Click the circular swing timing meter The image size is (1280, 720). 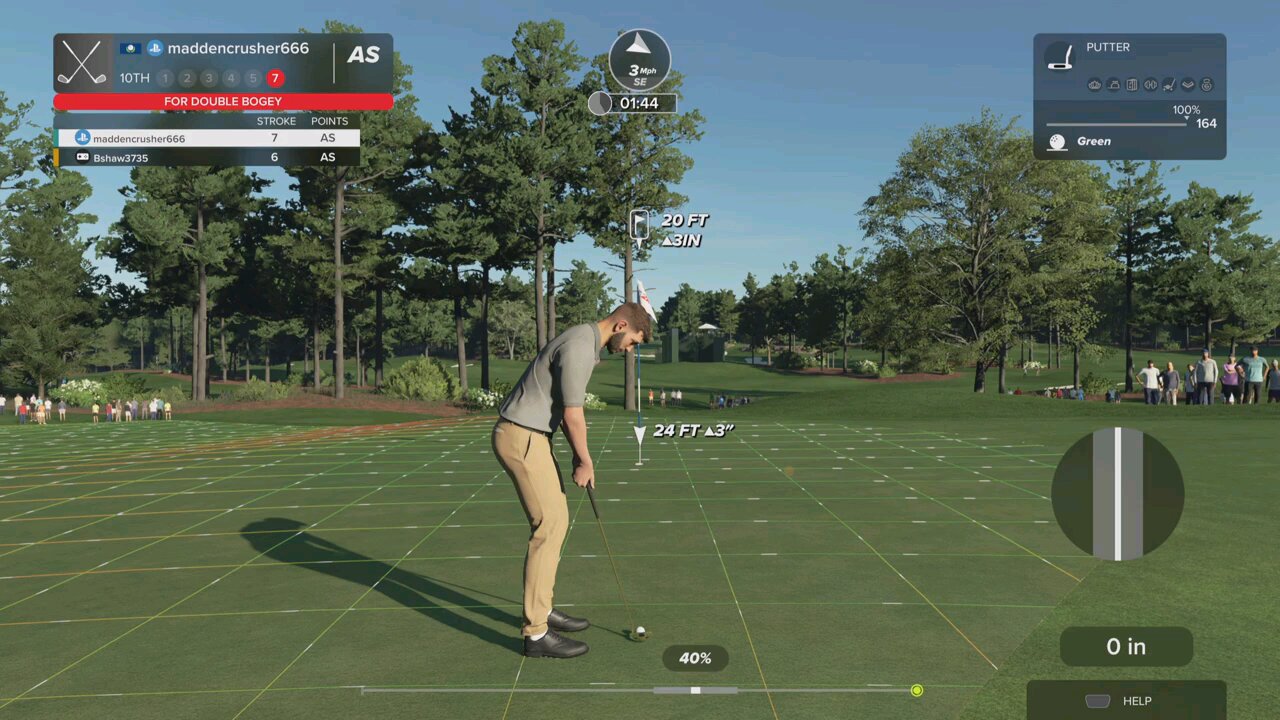1117,494
